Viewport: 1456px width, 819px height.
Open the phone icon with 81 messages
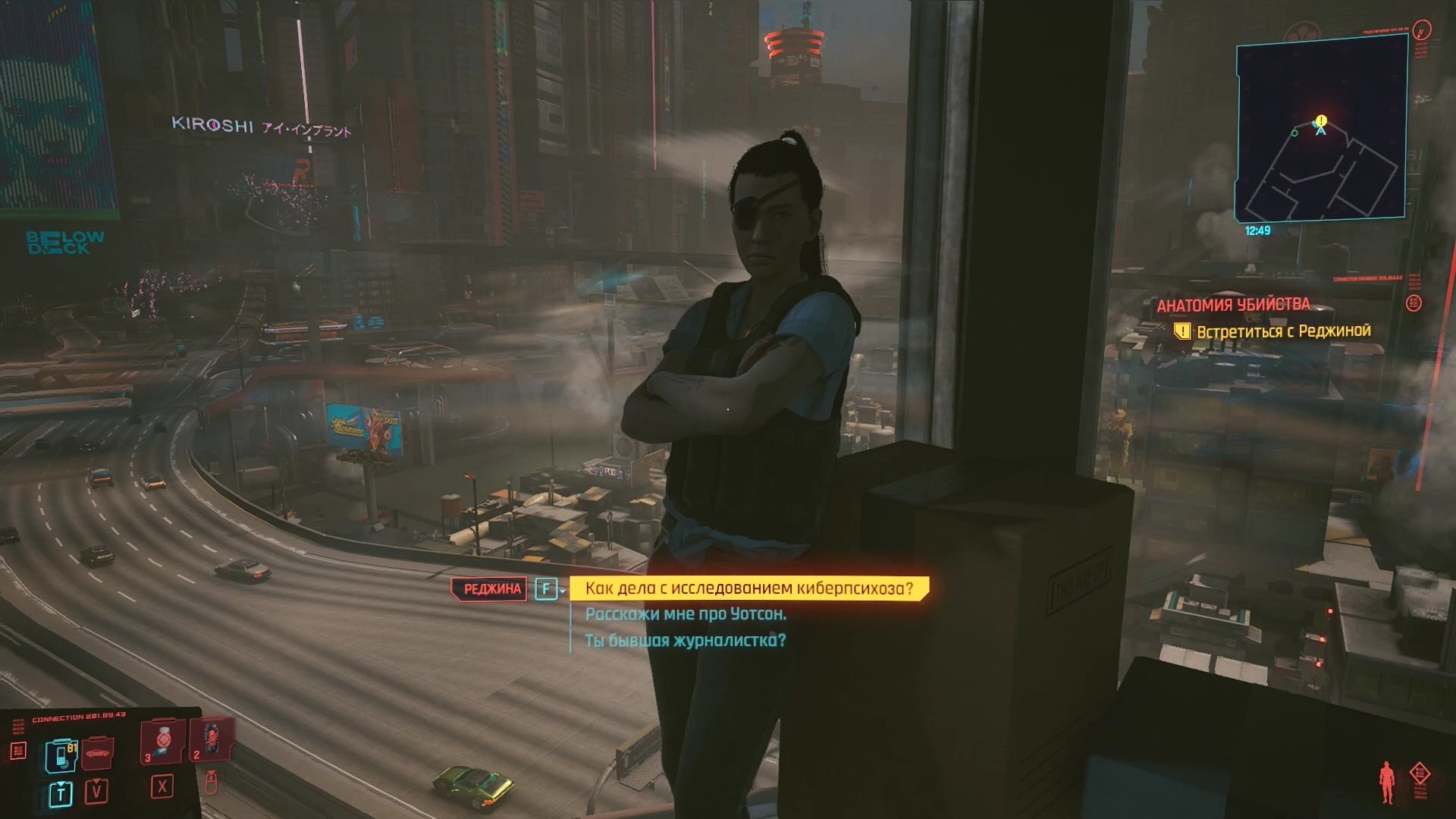pyautogui.click(x=61, y=755)
